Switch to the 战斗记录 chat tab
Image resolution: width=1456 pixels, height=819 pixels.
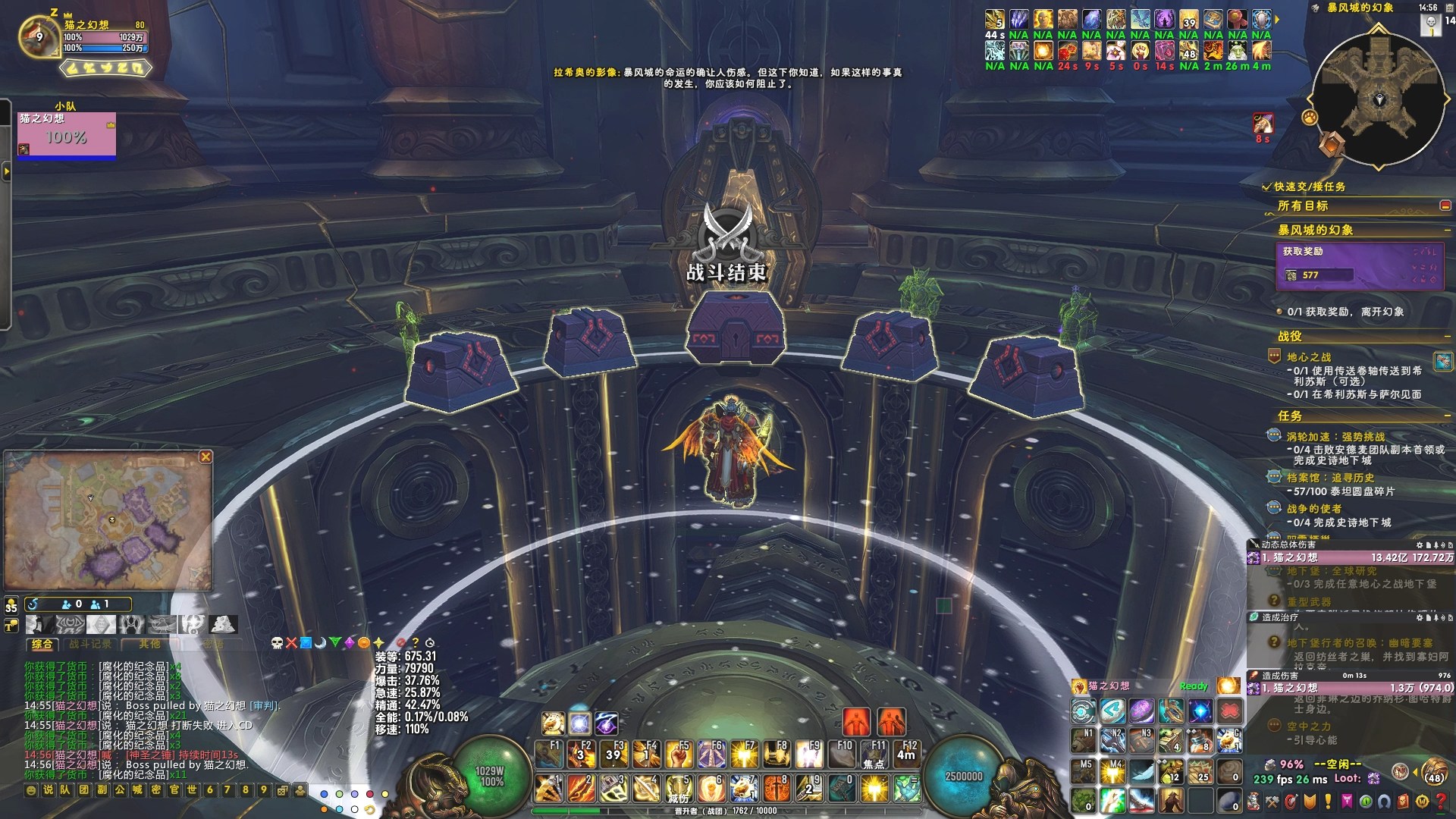pos(90,644)
